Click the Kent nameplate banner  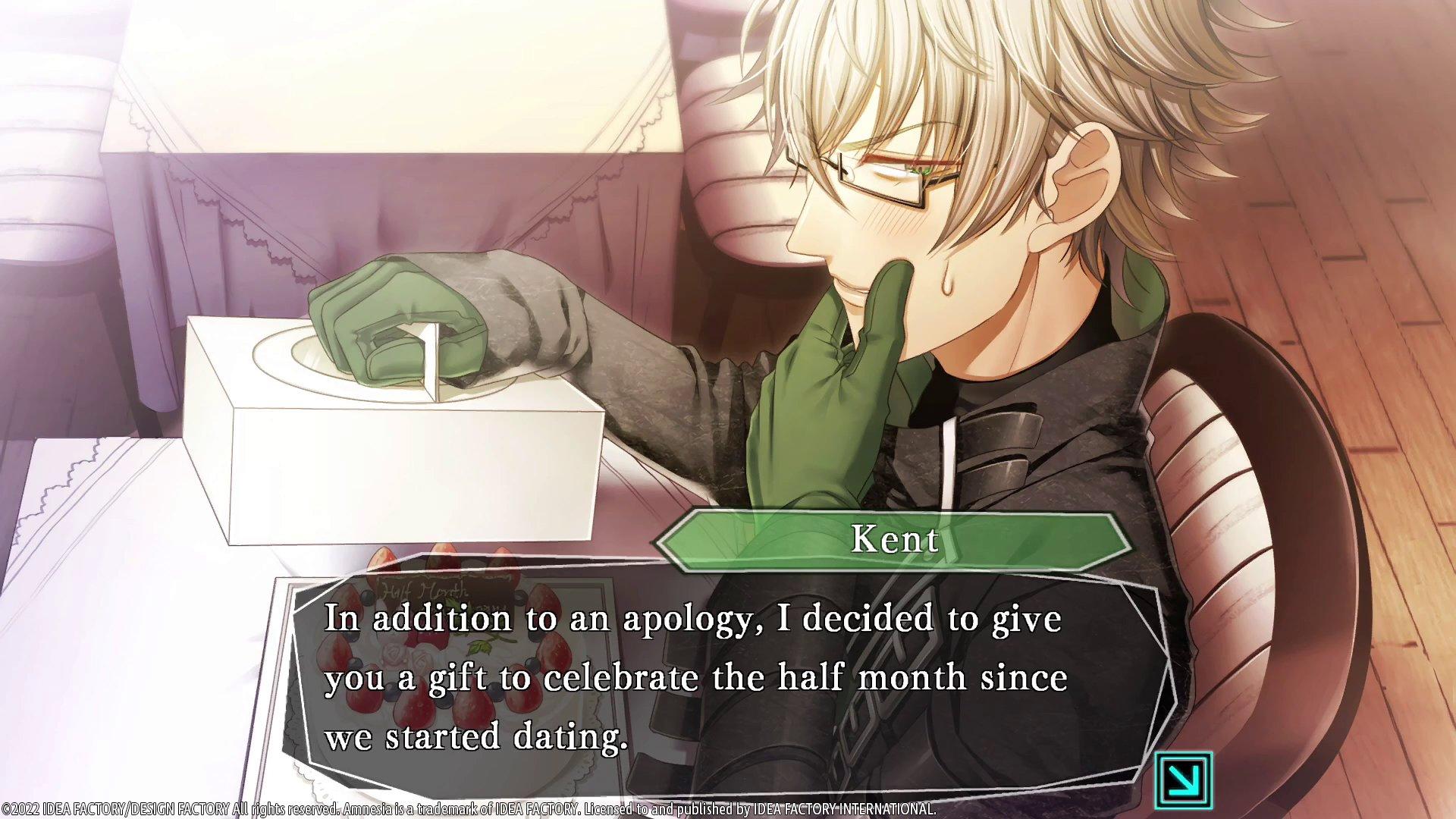coord(893,540)
